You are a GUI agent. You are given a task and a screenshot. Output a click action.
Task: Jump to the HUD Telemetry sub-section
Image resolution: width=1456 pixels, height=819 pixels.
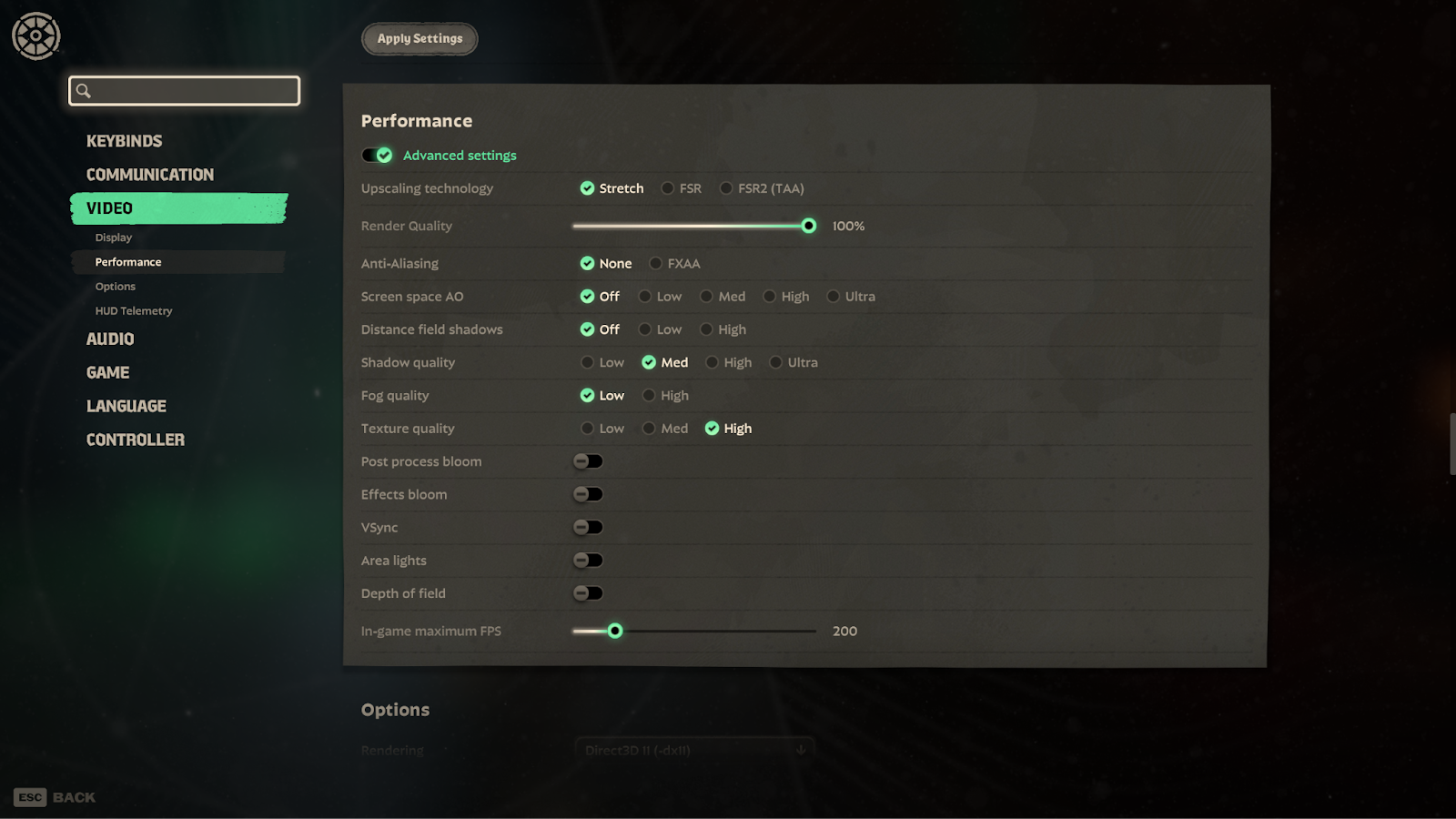pyautogui.click(x=134, y=311)
